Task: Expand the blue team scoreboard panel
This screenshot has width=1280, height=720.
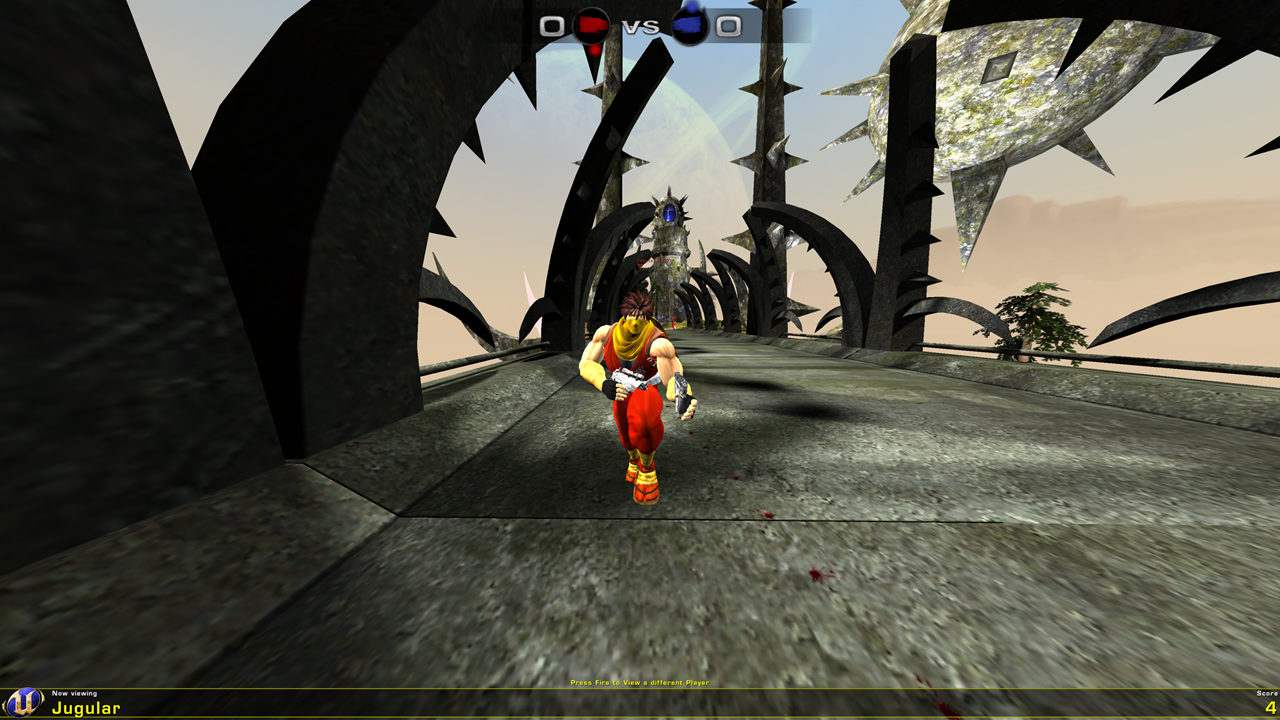Action: pyautogui.click(x=710, y=25)
